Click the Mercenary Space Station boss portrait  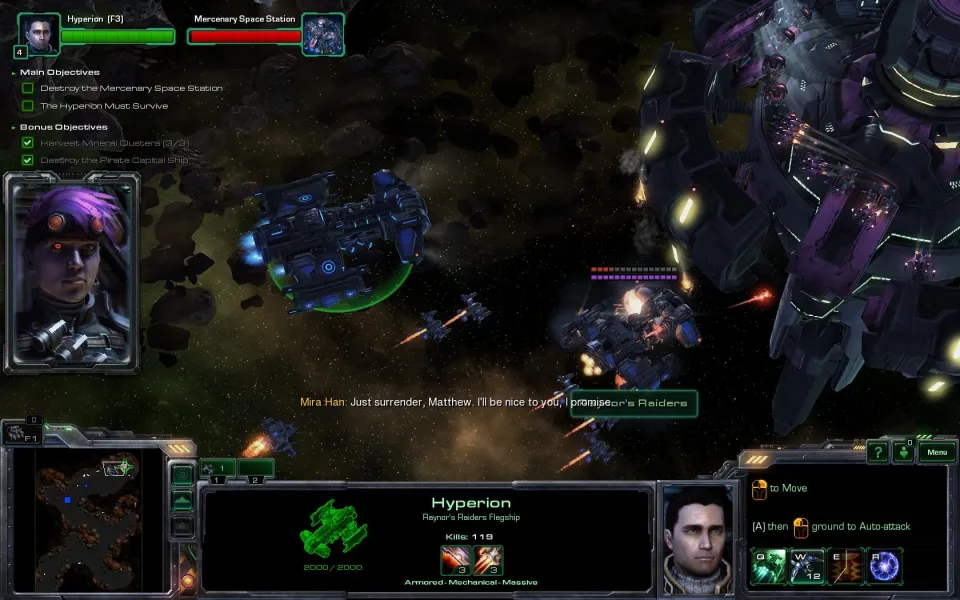tap(323, 34)
